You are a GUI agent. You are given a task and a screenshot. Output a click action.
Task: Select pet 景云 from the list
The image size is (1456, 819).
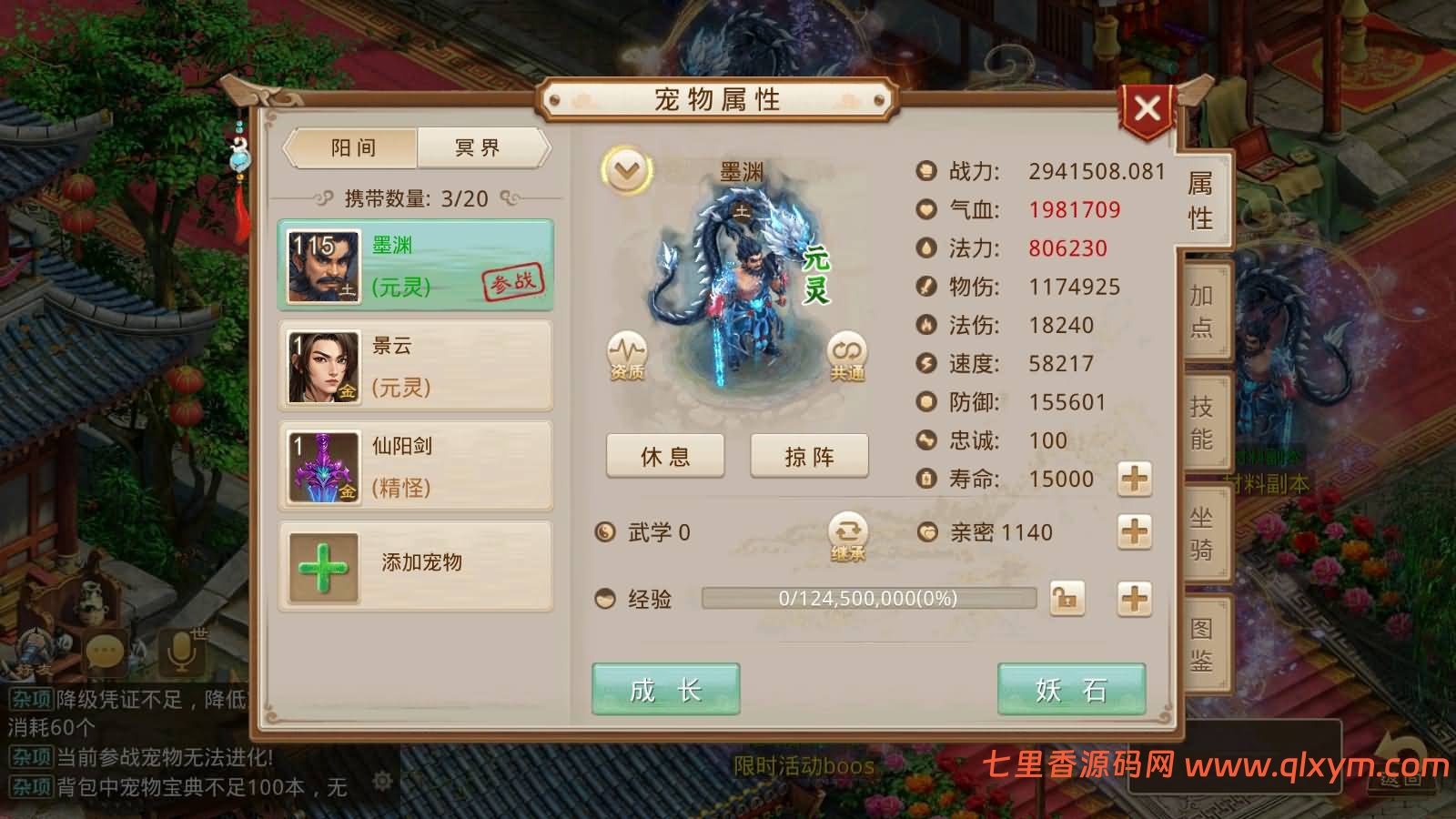tap(415, 366)
